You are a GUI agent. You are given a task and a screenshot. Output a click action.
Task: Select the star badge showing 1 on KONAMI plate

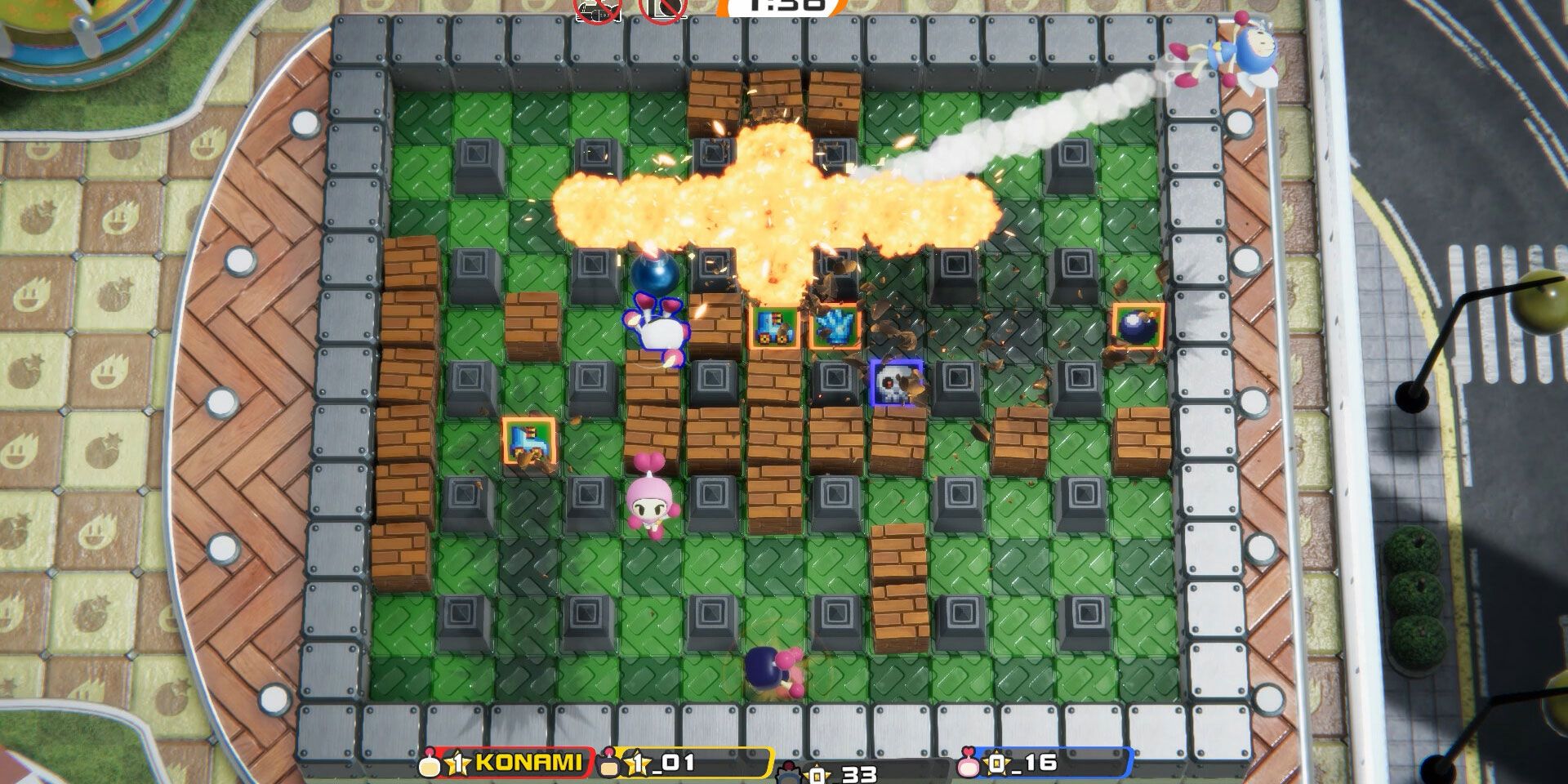pyautogui.click(x=456, y=765)
